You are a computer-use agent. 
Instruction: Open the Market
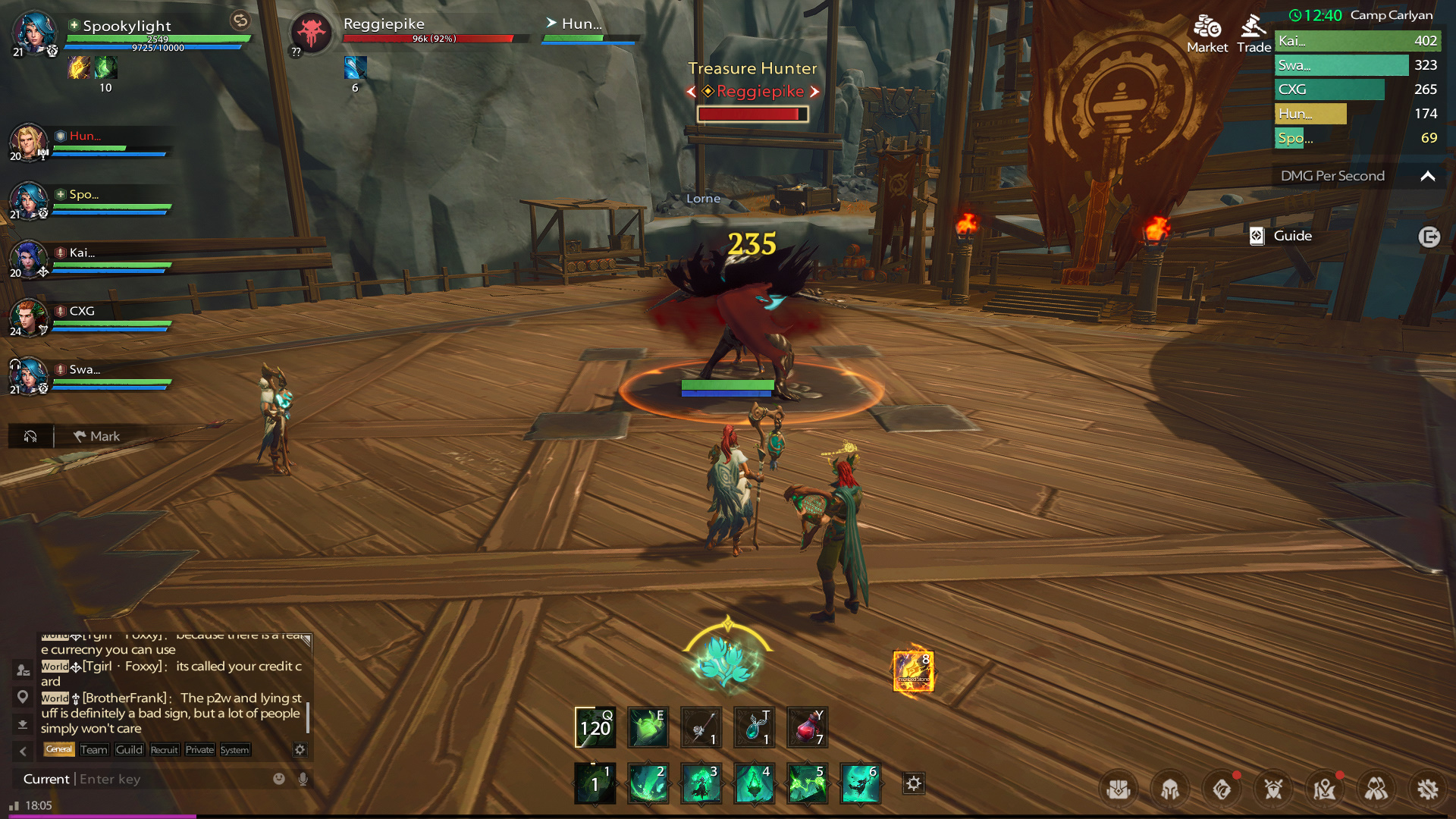[1207, 34]
